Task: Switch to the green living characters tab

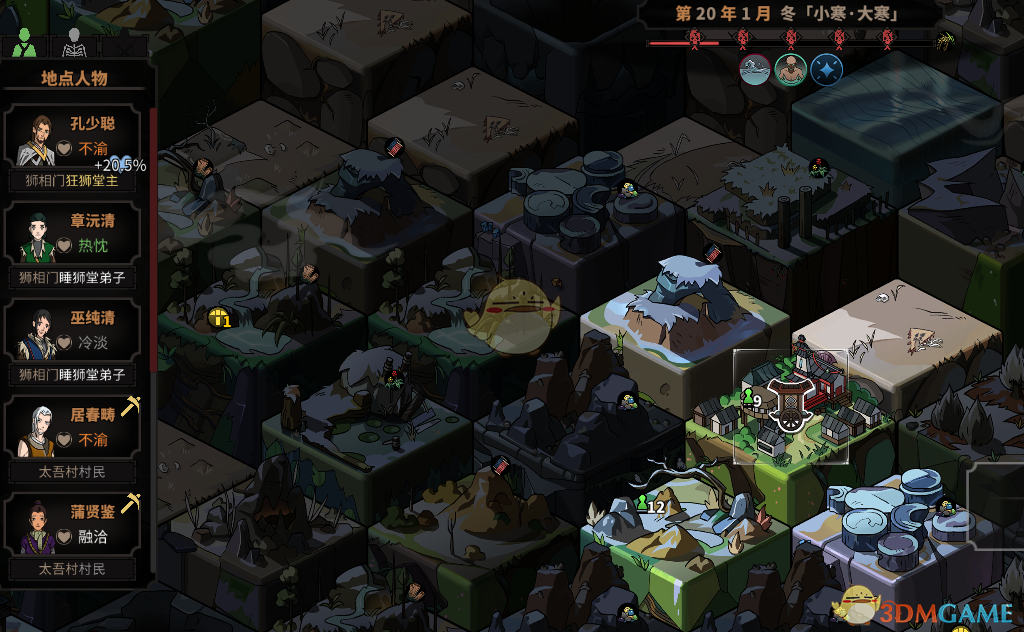Action: (x=26, y=42)
